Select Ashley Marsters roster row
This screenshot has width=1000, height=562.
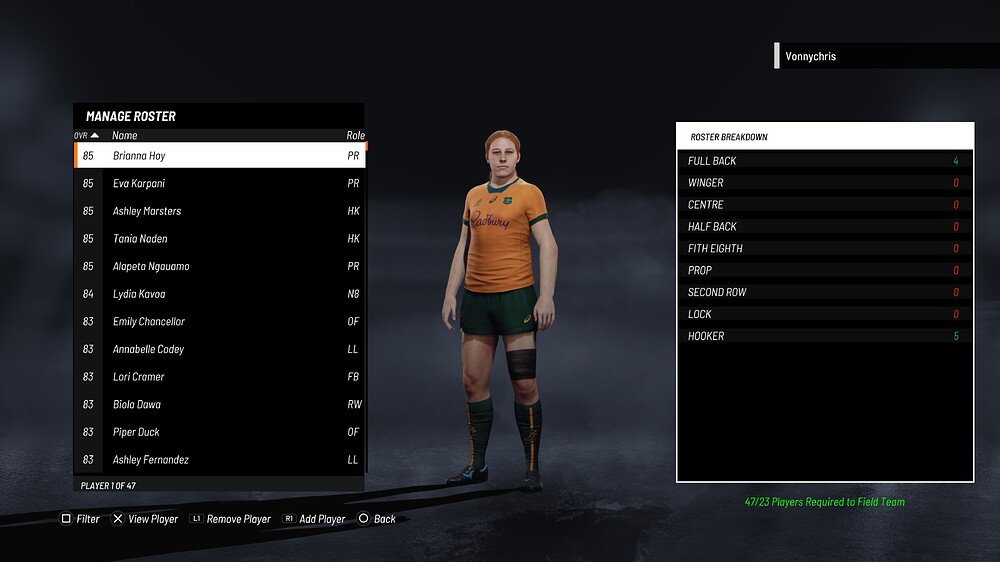[219, 211]
